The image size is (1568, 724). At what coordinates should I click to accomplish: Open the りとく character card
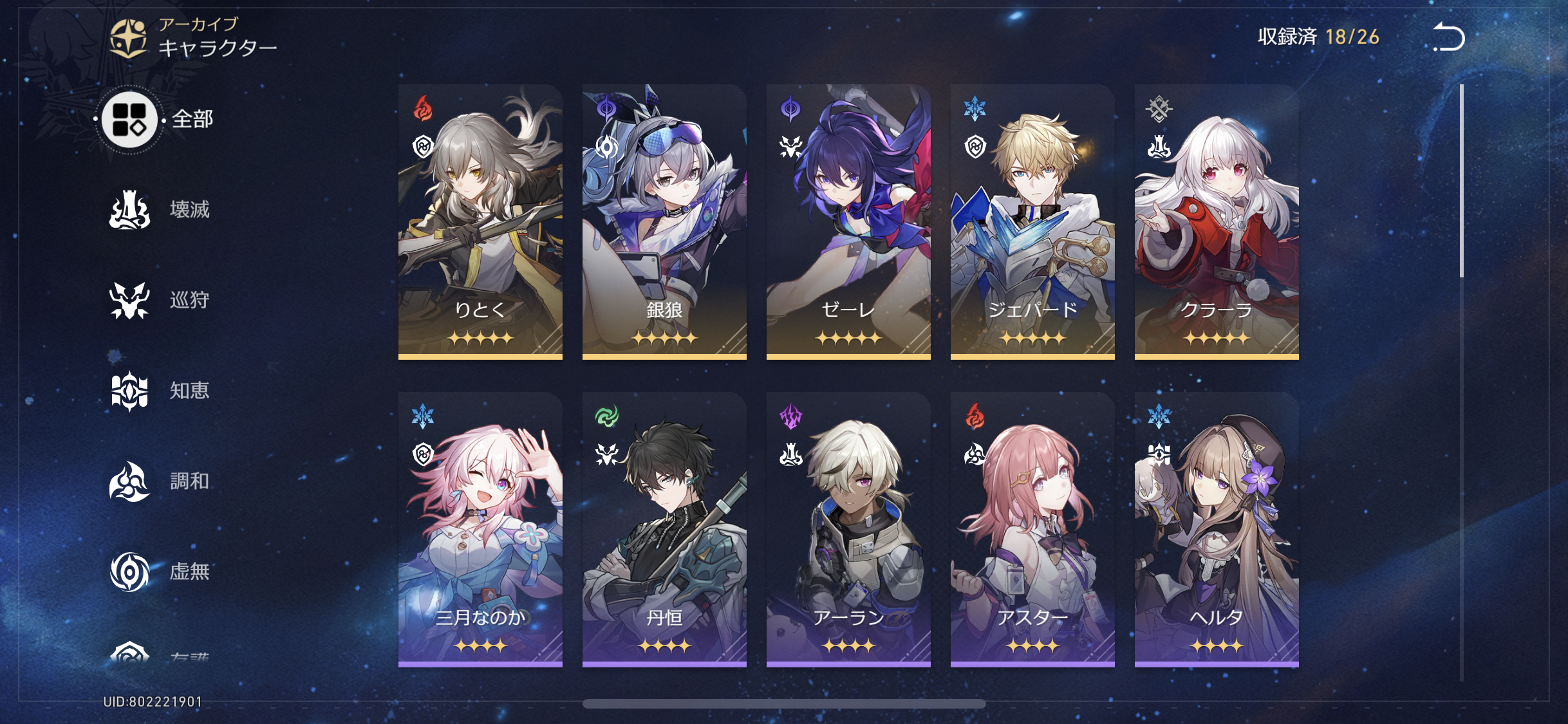point(480,221)
